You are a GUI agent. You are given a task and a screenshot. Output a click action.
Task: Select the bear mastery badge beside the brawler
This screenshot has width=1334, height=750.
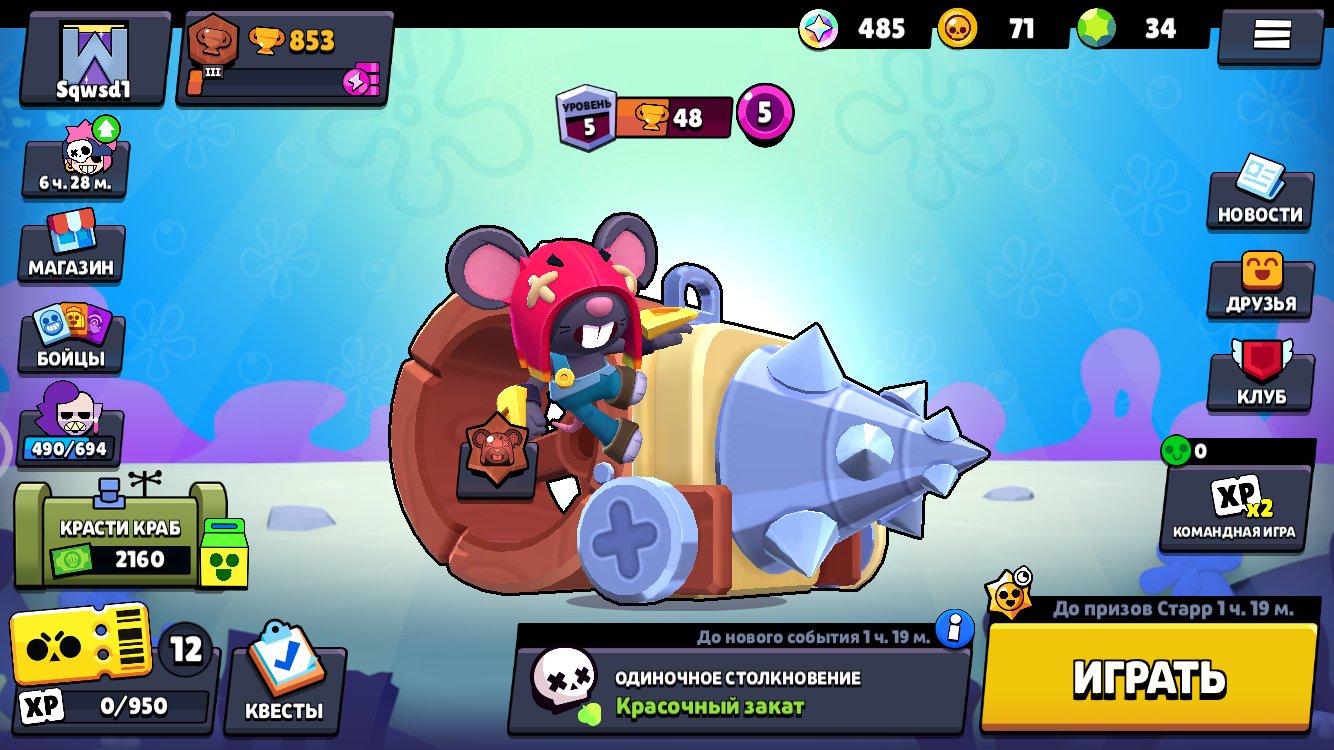coord(496,451)
